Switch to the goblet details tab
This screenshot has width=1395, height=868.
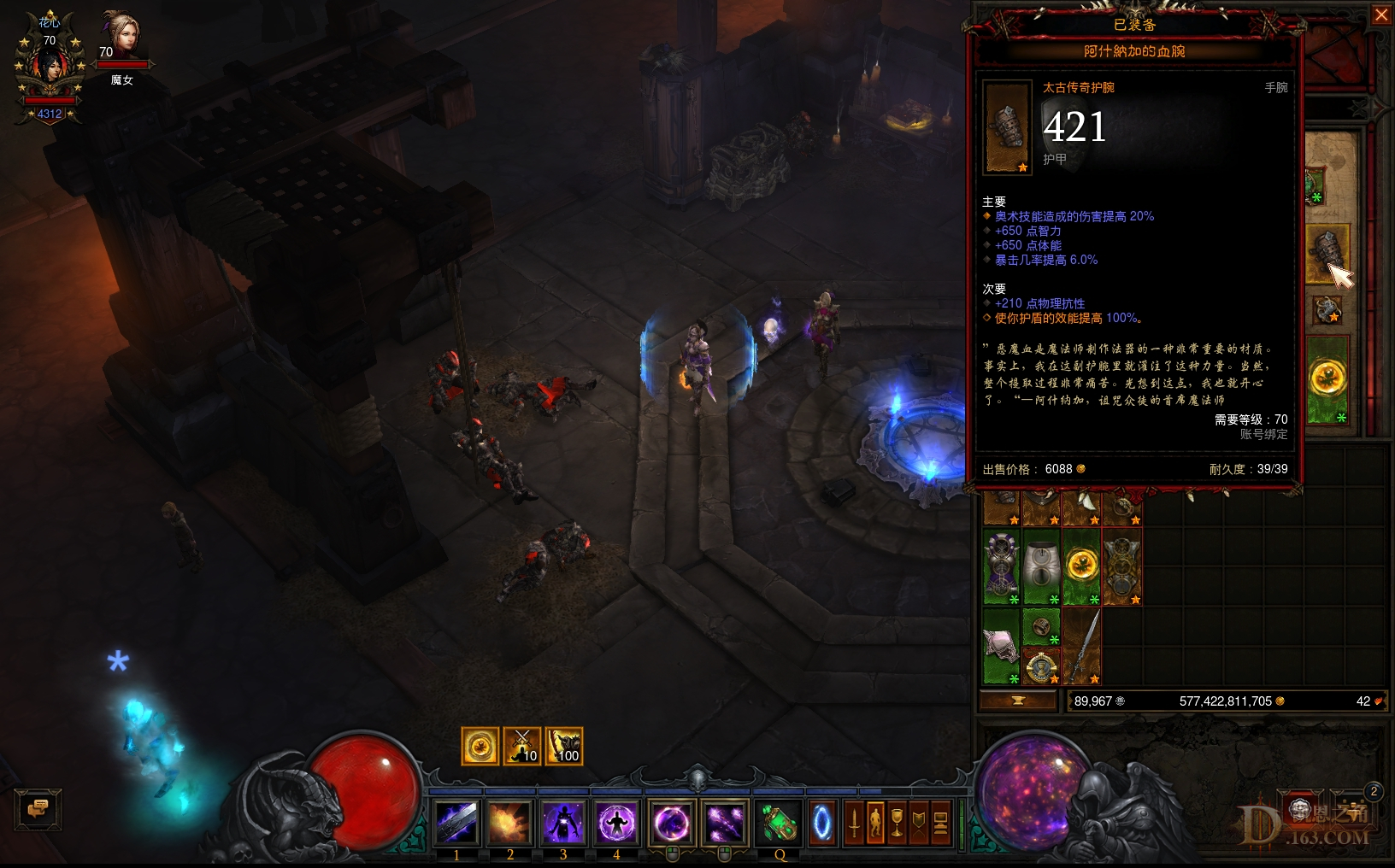(897, 823)
